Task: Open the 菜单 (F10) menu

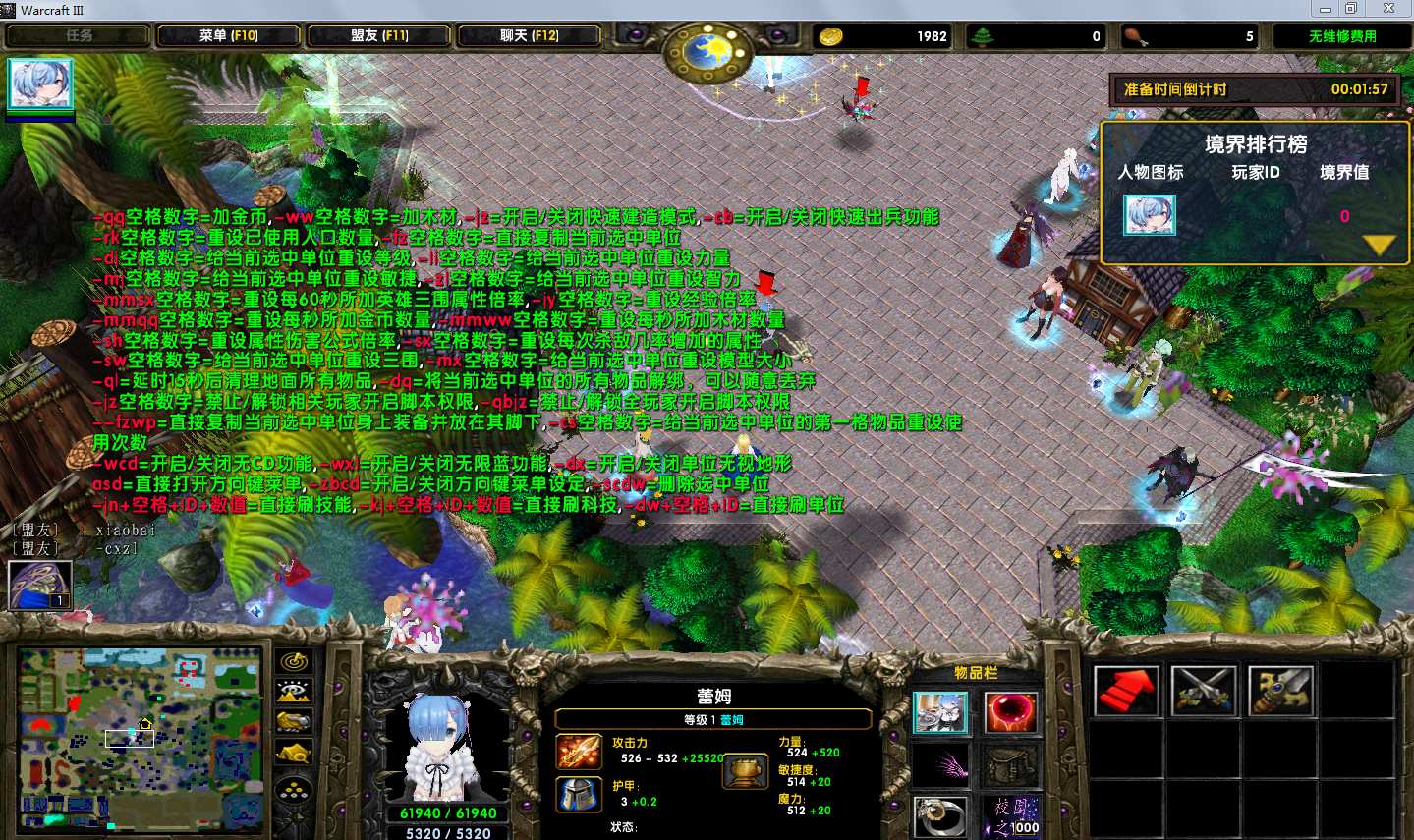Action: pos(228,36)
